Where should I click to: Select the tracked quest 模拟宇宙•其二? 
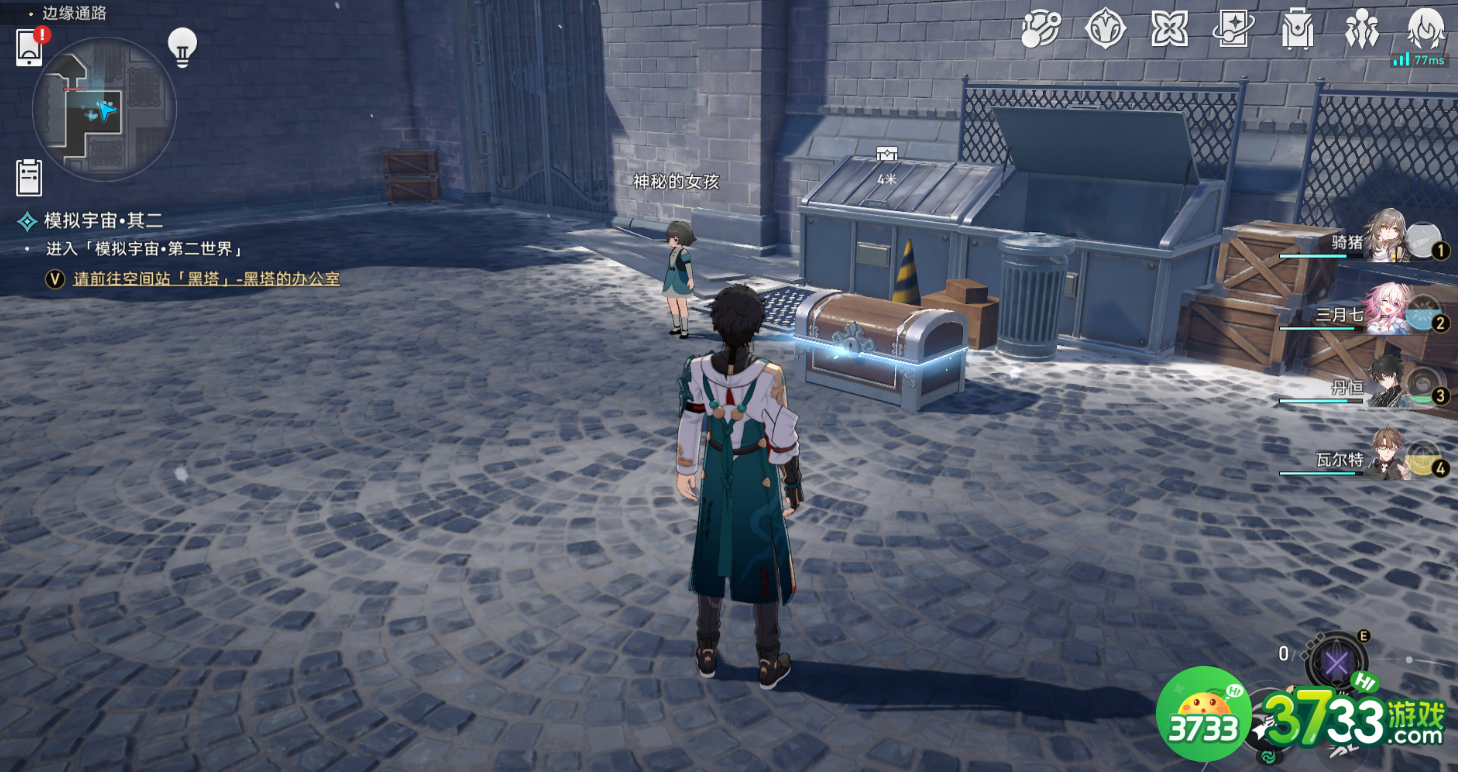click(102, 221)
